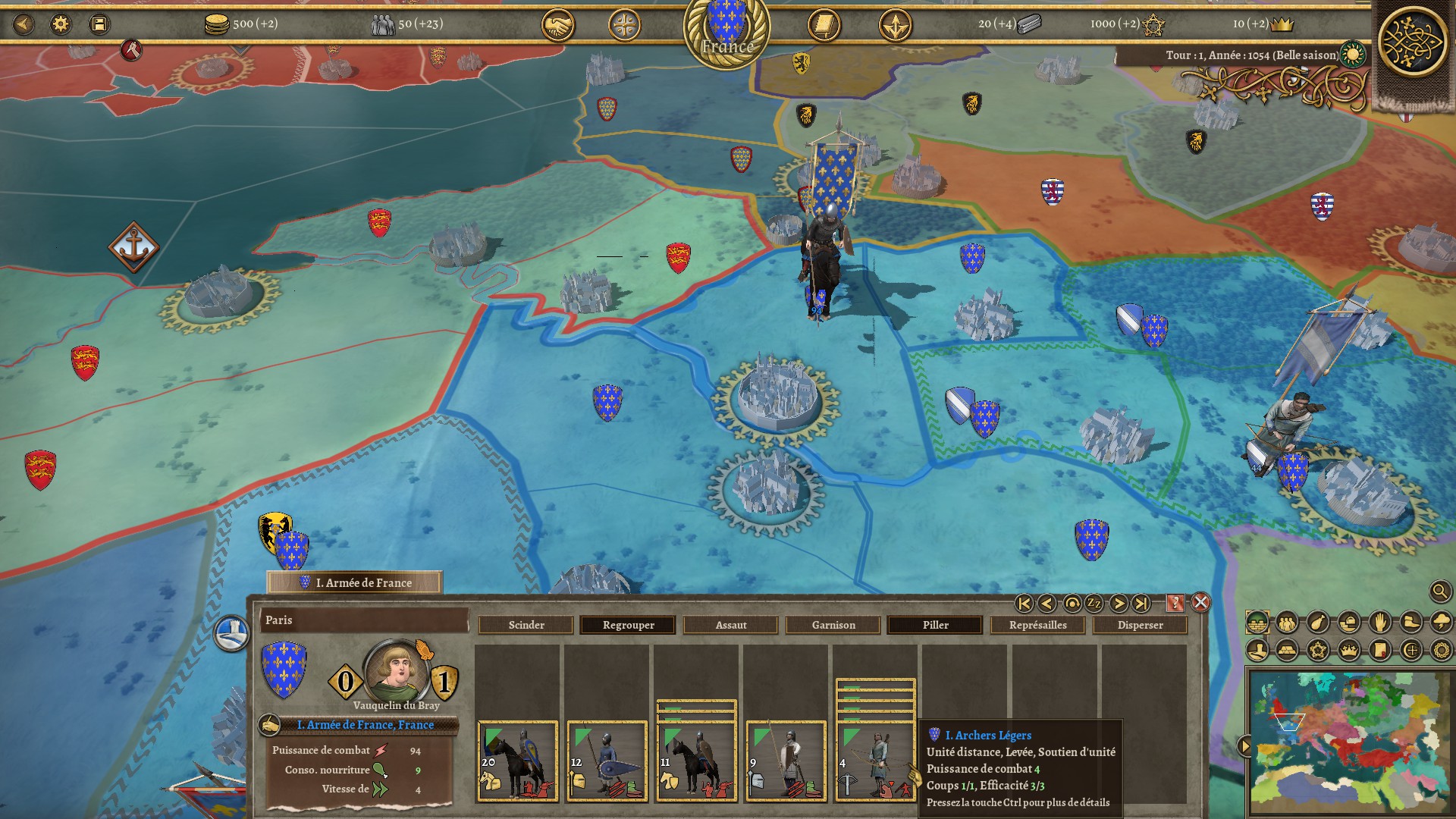
Task: Choose the Regrouper command
Action: [628, 625]
